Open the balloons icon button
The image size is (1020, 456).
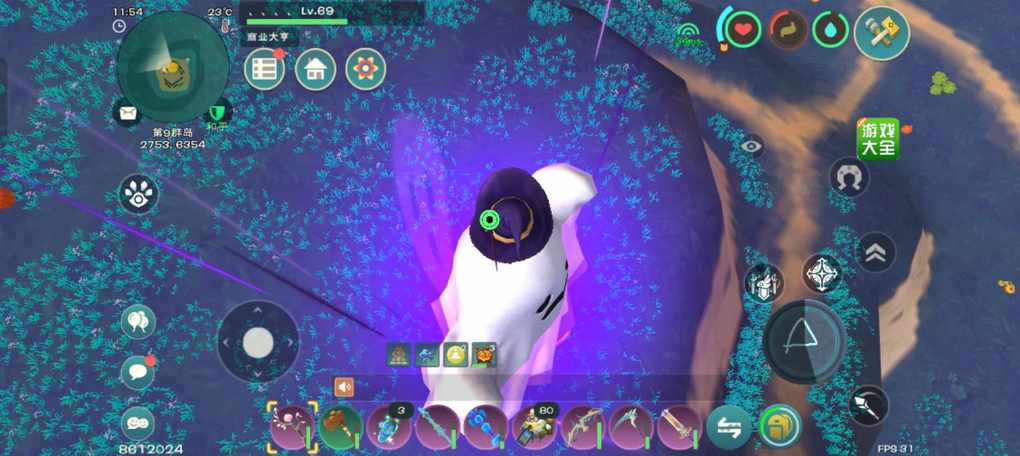(138, 322)
